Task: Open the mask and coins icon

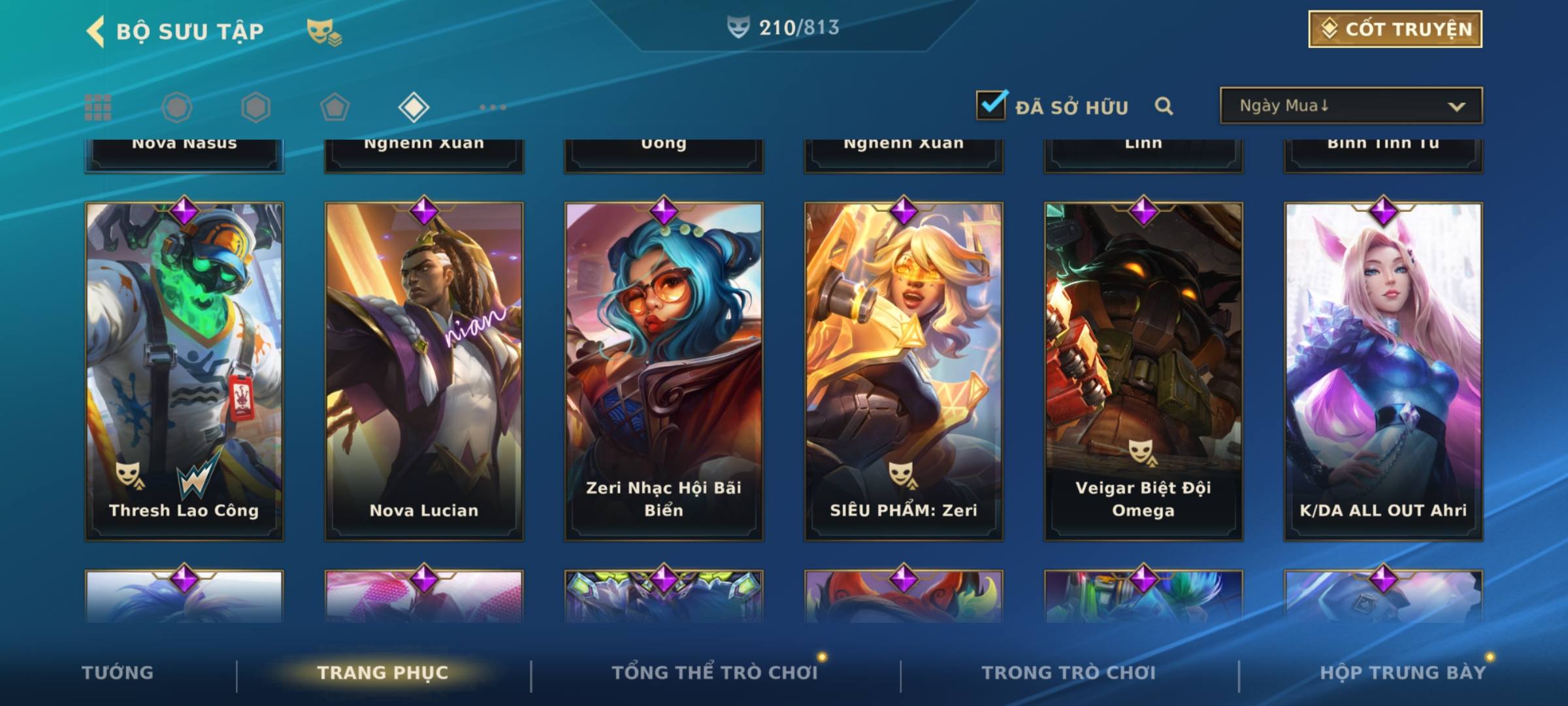Action: tap(324, 31)
